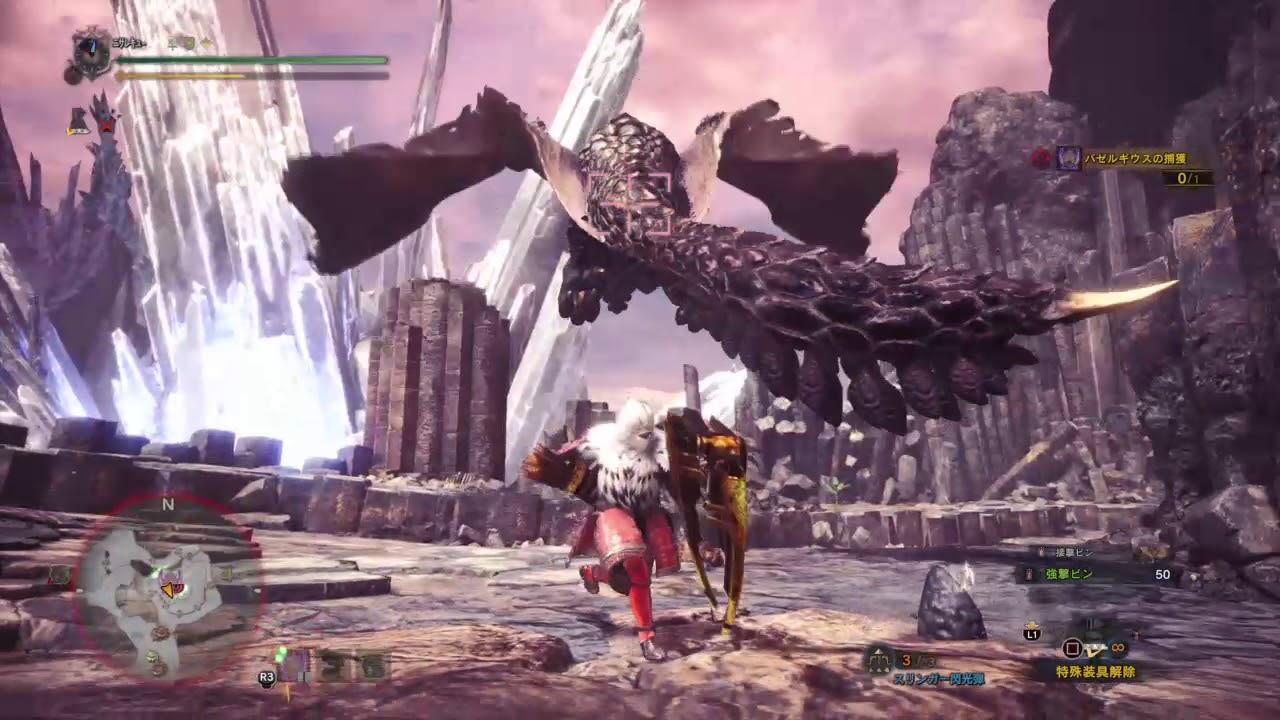Click the hunter portrait emblem
The height and width of the screenshot is (720, 1280).
pos(90,53)
